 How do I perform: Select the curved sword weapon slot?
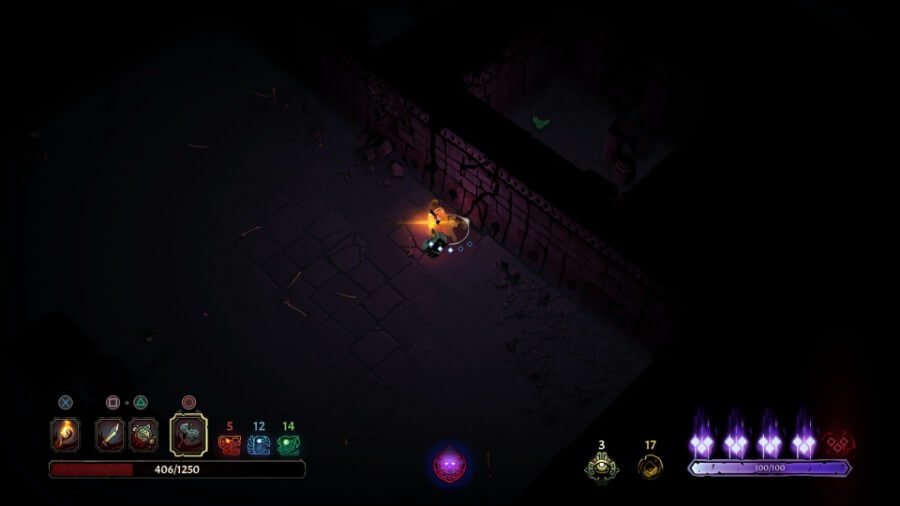tap(110, 434)
